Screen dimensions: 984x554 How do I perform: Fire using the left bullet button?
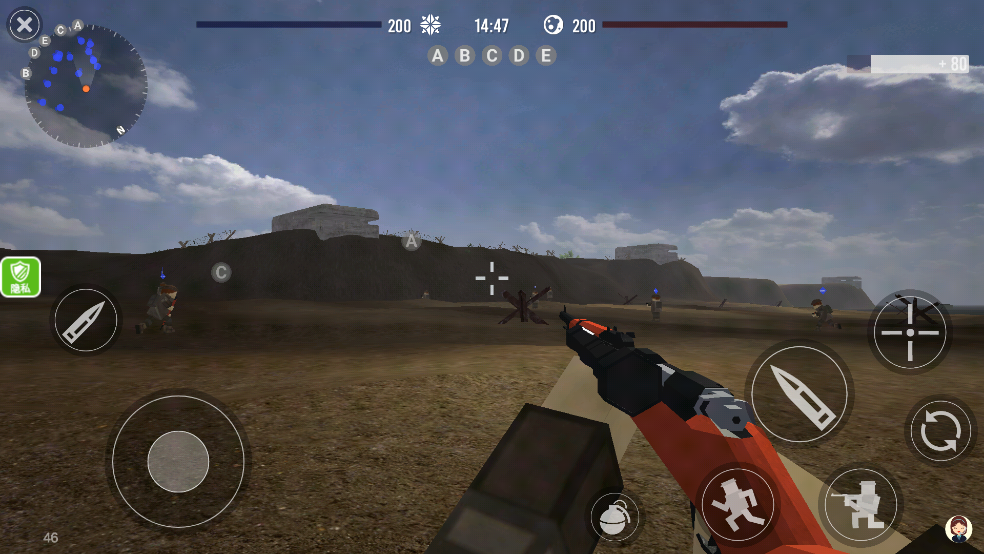tap(85, 321)
